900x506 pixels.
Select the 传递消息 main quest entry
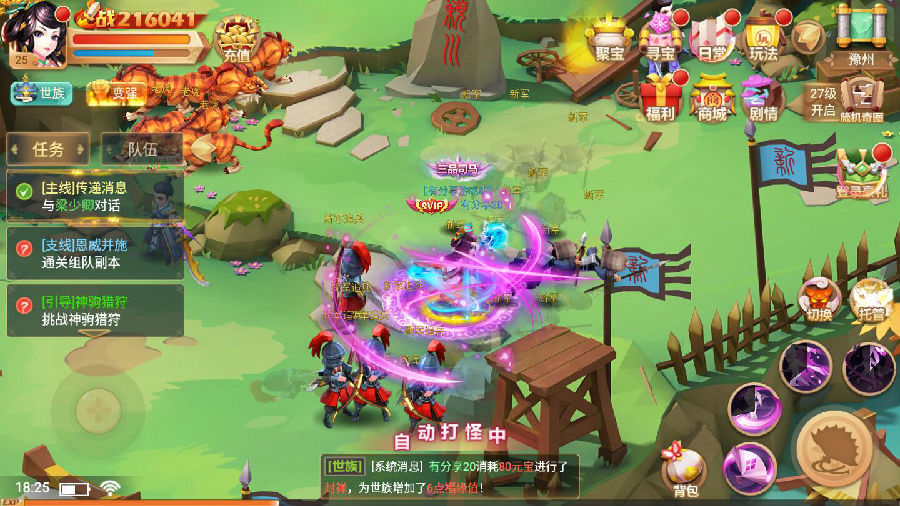94,196
